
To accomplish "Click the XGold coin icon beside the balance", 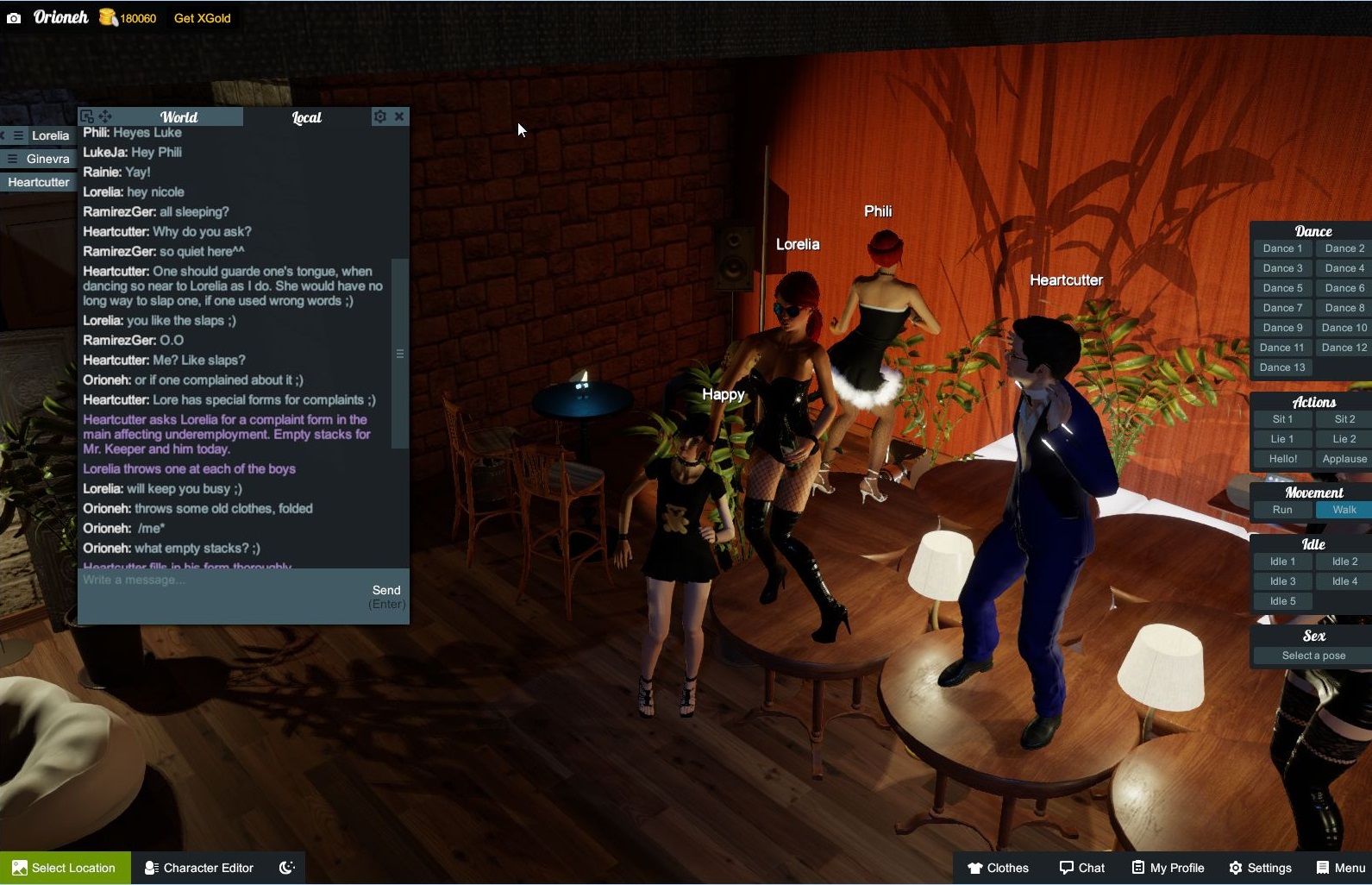I will pyautogui.click(x=107, y=16).
